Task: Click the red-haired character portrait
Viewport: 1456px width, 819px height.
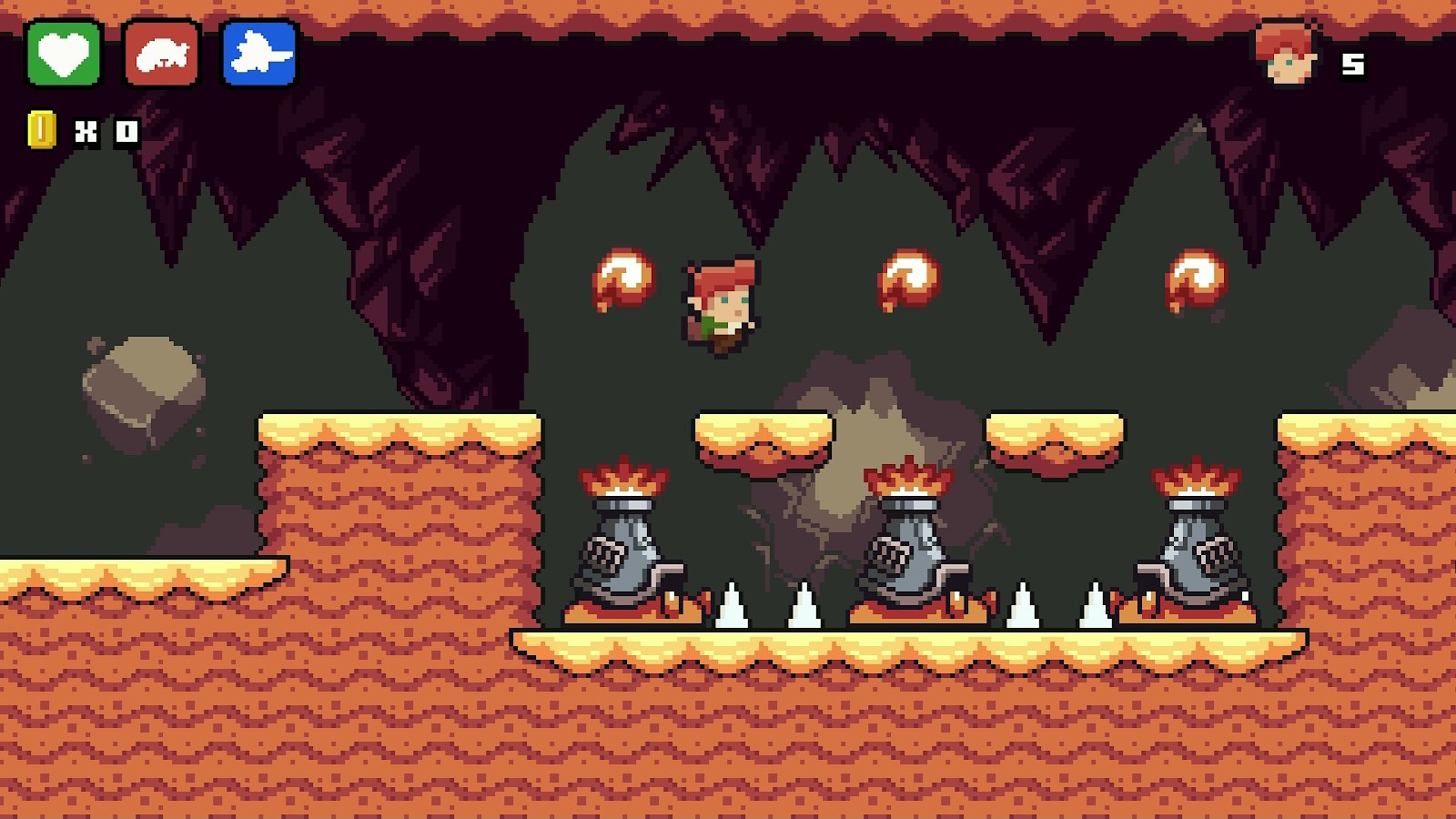Action: (x=1286, y=54)
